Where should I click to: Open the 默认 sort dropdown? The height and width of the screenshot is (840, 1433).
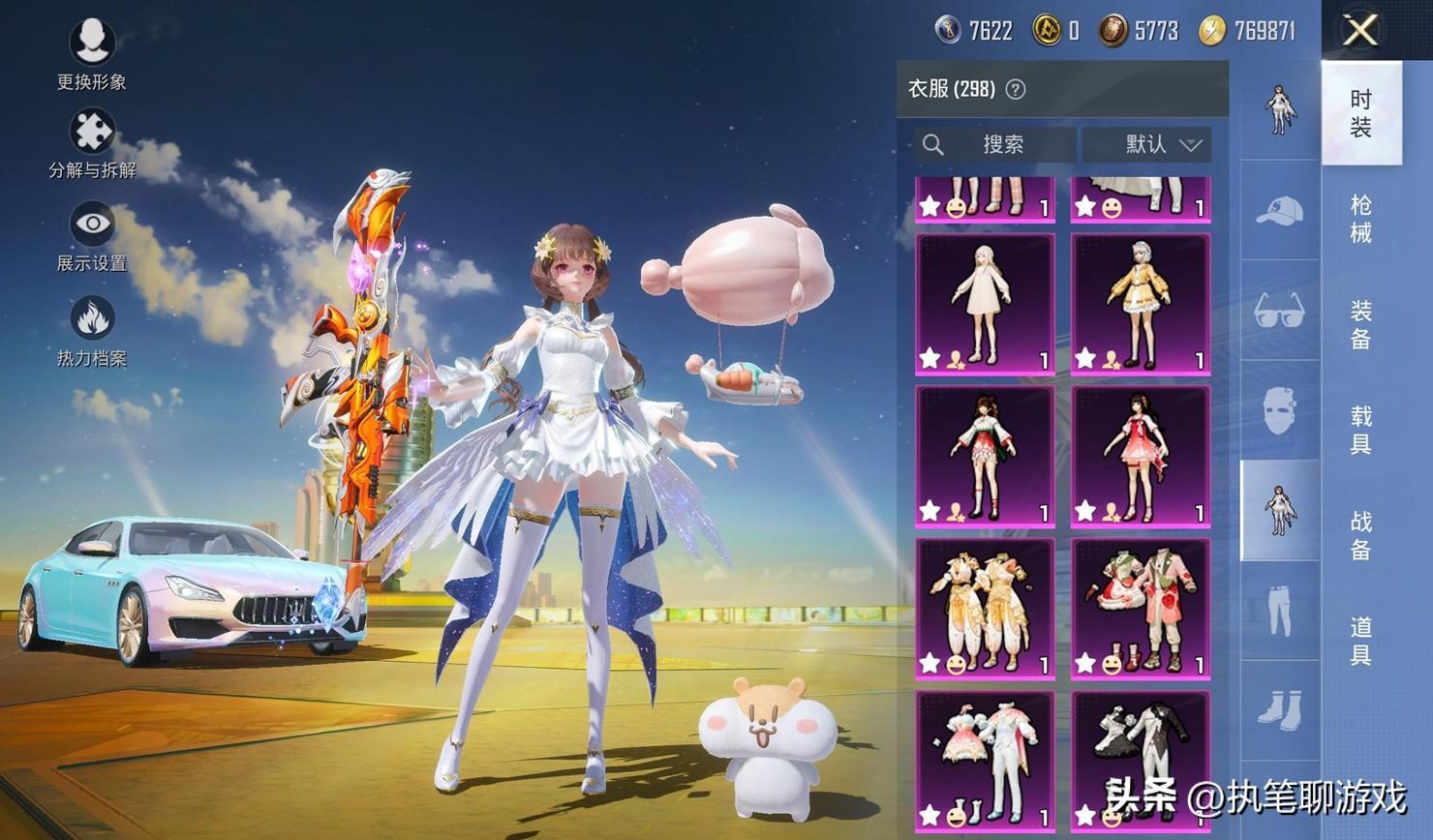point(1147,144)
